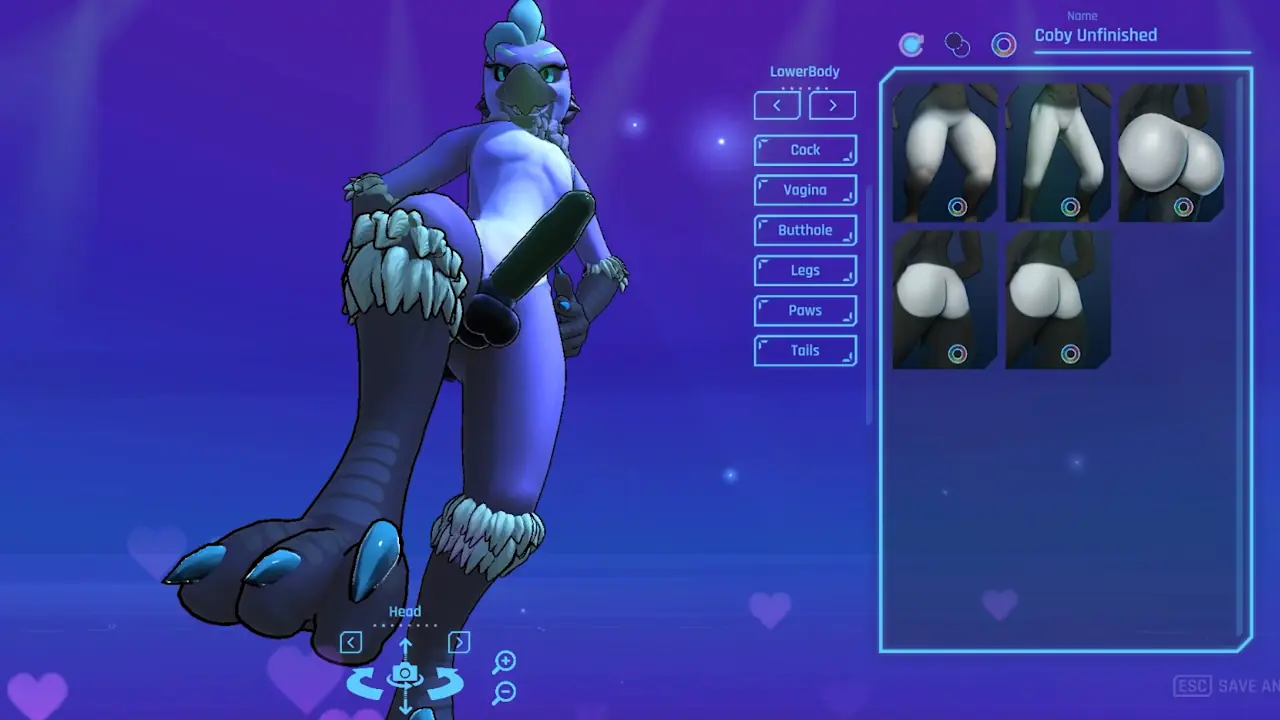Select the Butthole category button
The height and width of the screenshot is (720, 1280).
pos(805,230)
